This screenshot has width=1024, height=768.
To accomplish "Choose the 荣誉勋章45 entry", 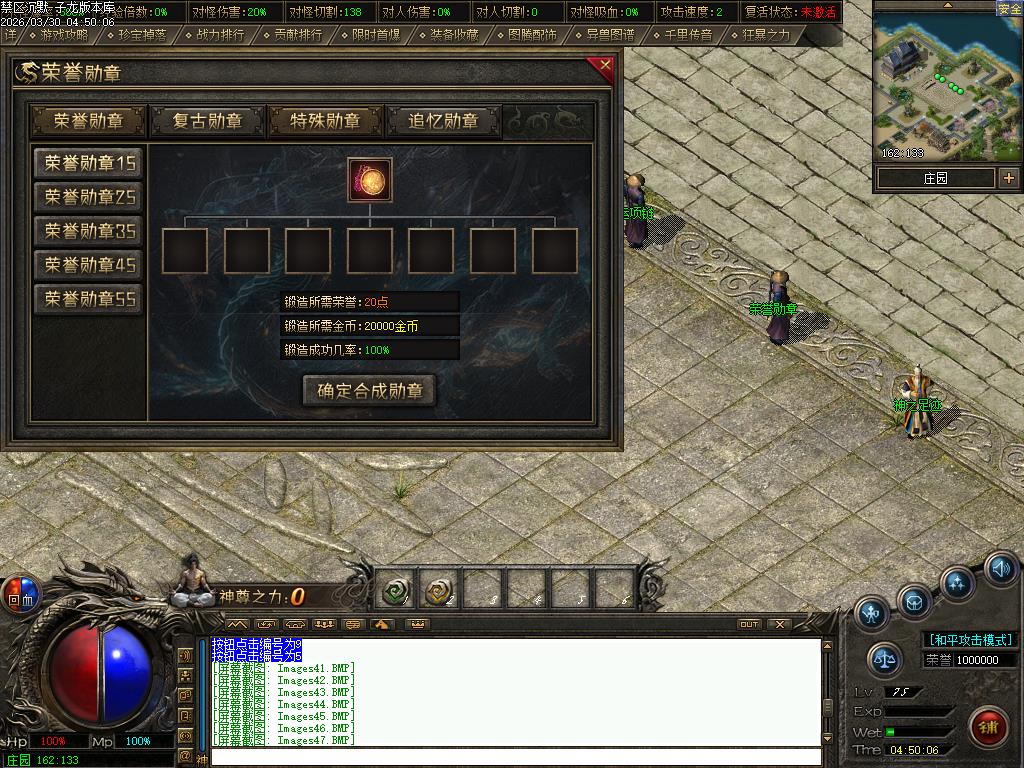I will pyautogui.click(x=89, y=265).
